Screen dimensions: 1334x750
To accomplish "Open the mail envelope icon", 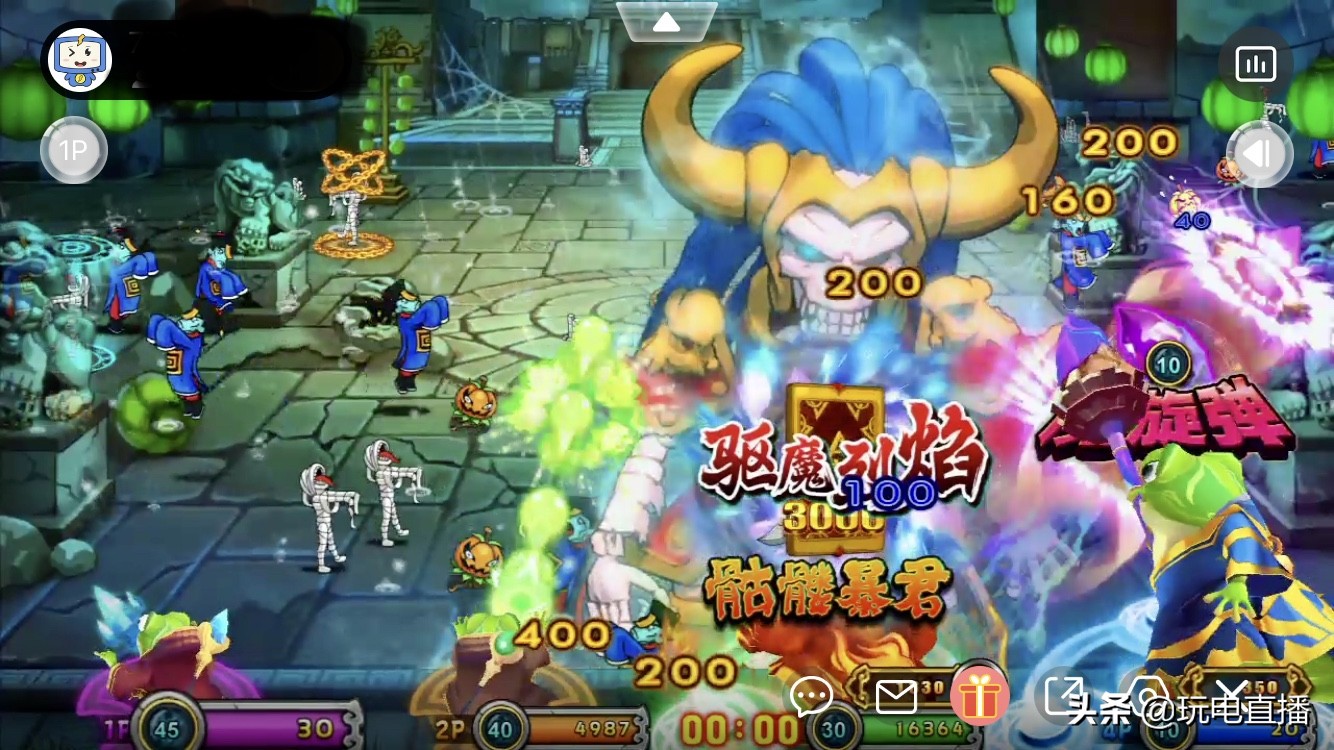I will [898, 695].
